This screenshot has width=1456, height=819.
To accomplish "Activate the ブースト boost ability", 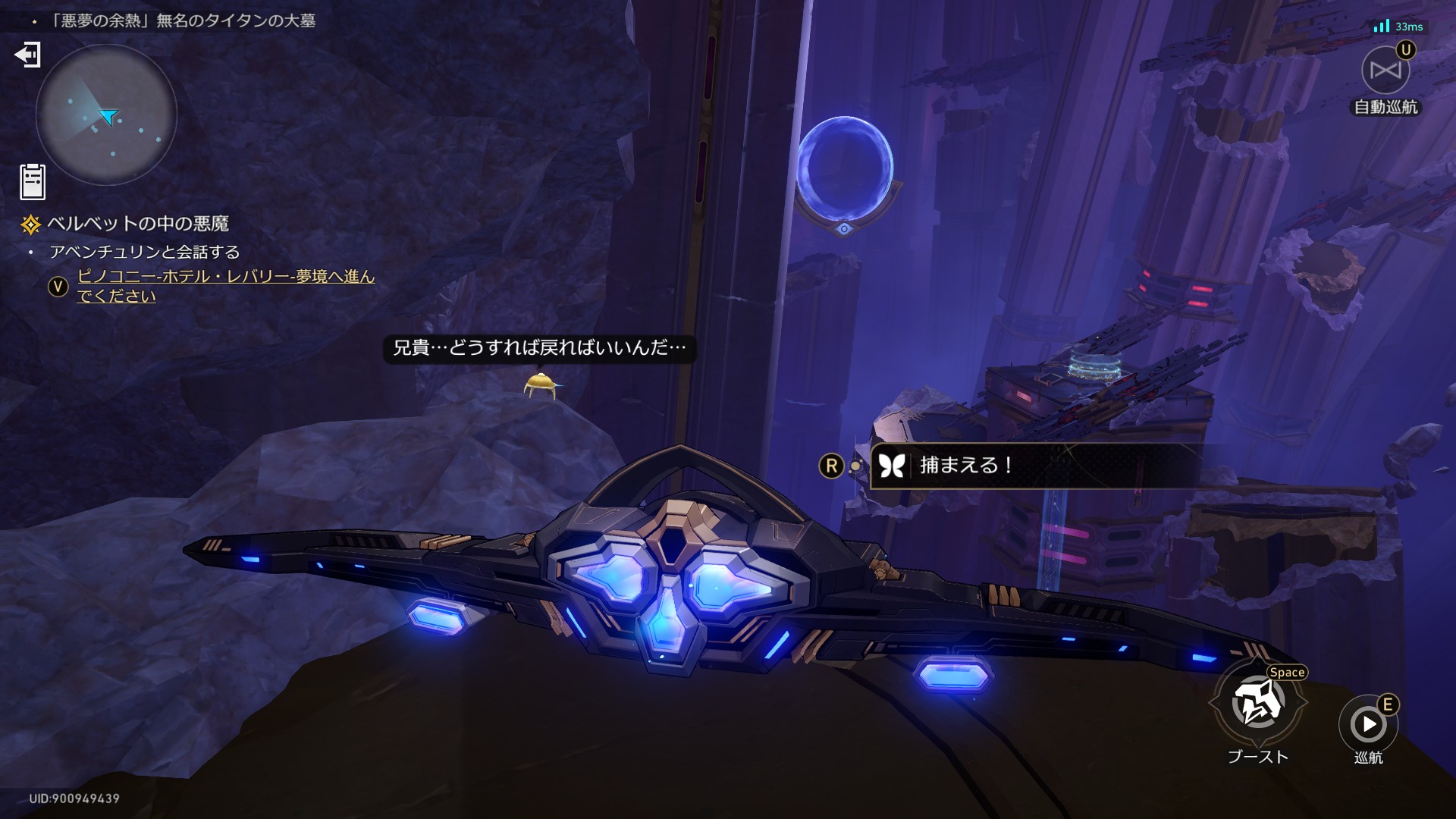I will [x=1258, y=704].
